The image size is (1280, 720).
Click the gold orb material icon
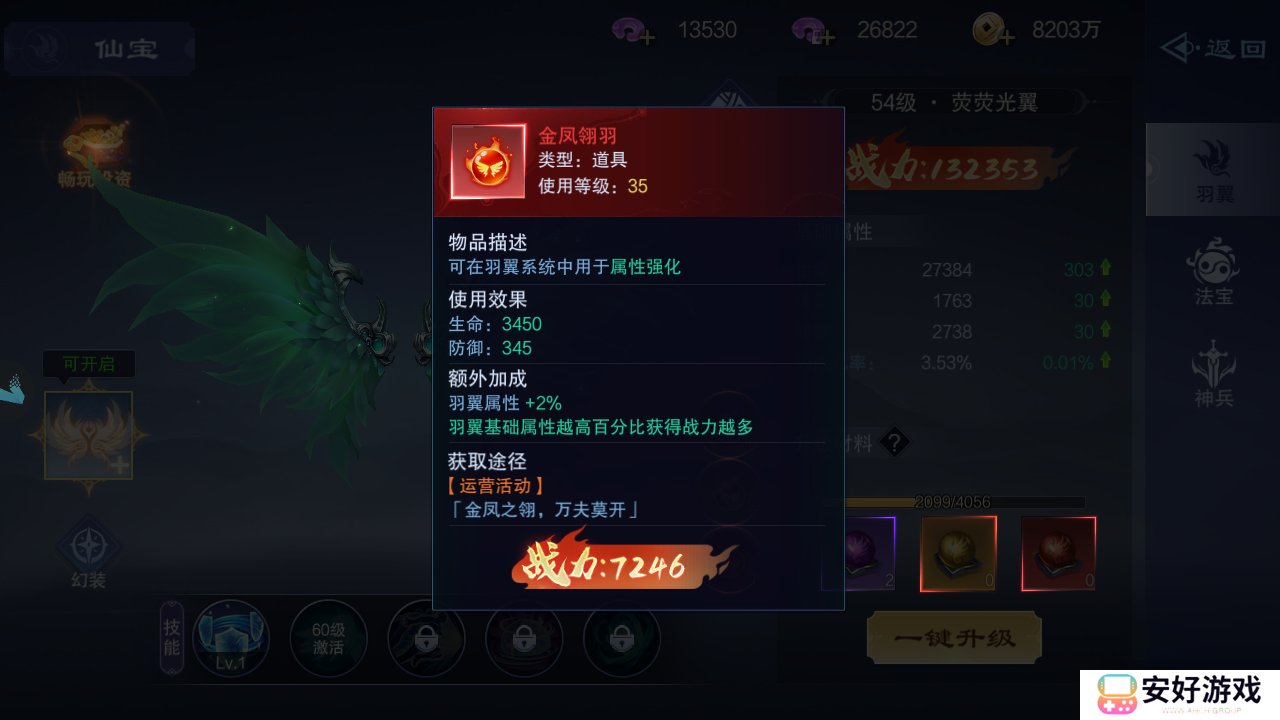957,553
